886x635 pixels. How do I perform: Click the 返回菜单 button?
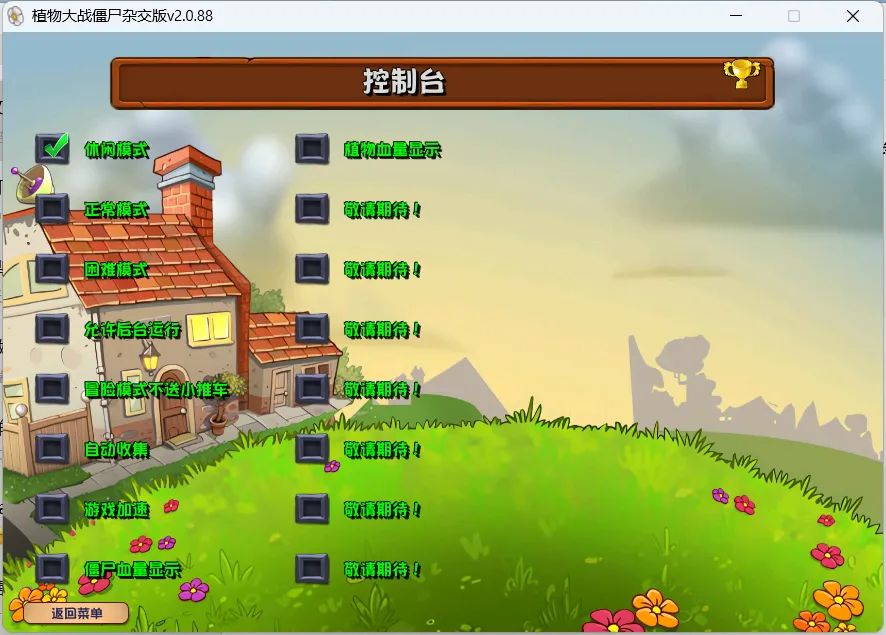(x=77, y=613)
